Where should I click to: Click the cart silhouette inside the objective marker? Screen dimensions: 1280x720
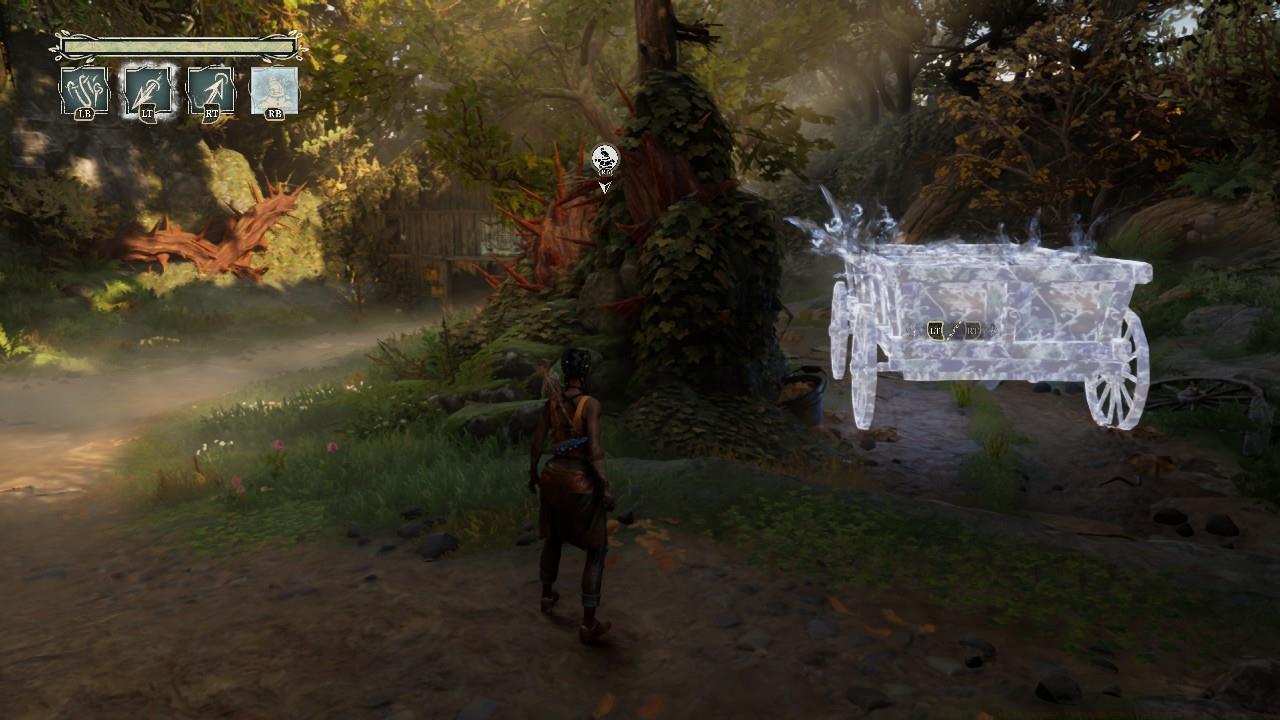pos(604,155)
